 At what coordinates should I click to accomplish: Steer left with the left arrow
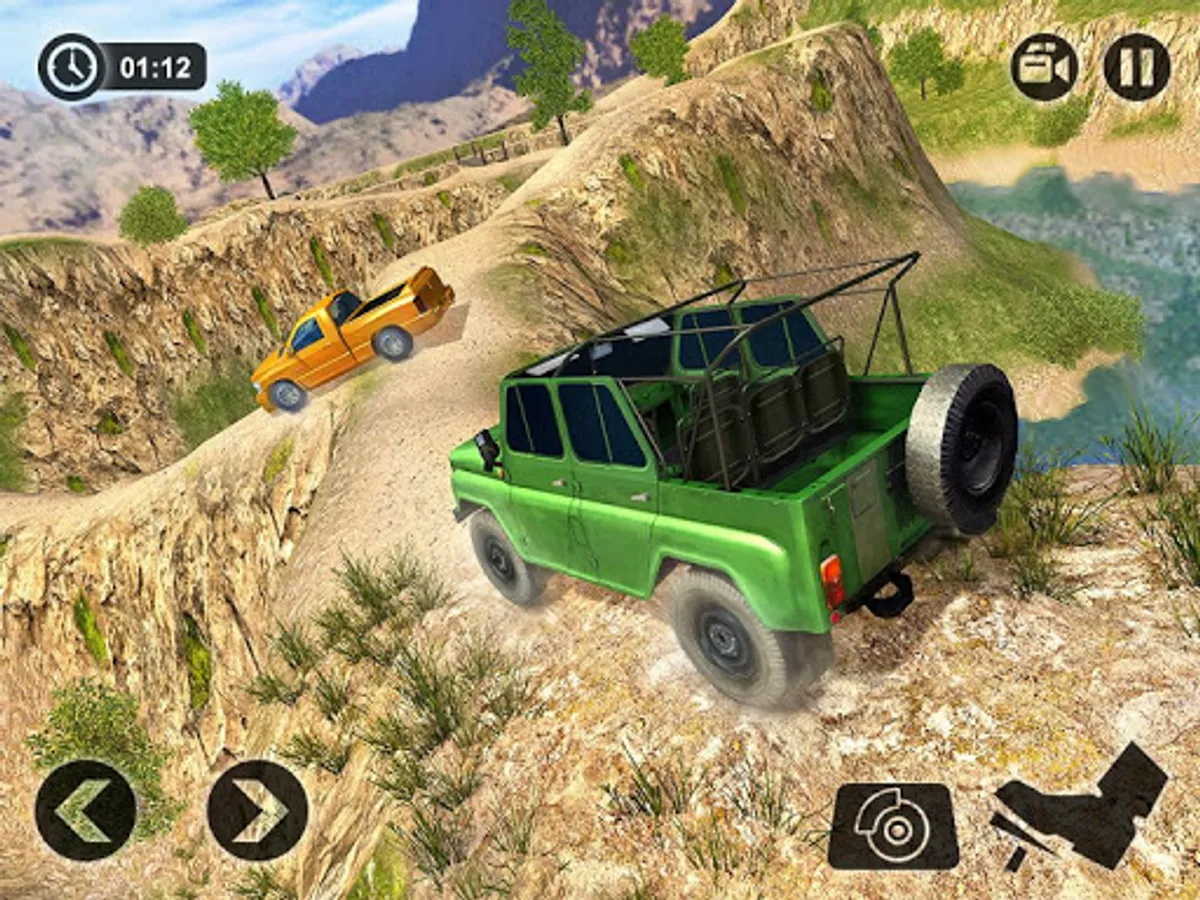pos(85,810)
